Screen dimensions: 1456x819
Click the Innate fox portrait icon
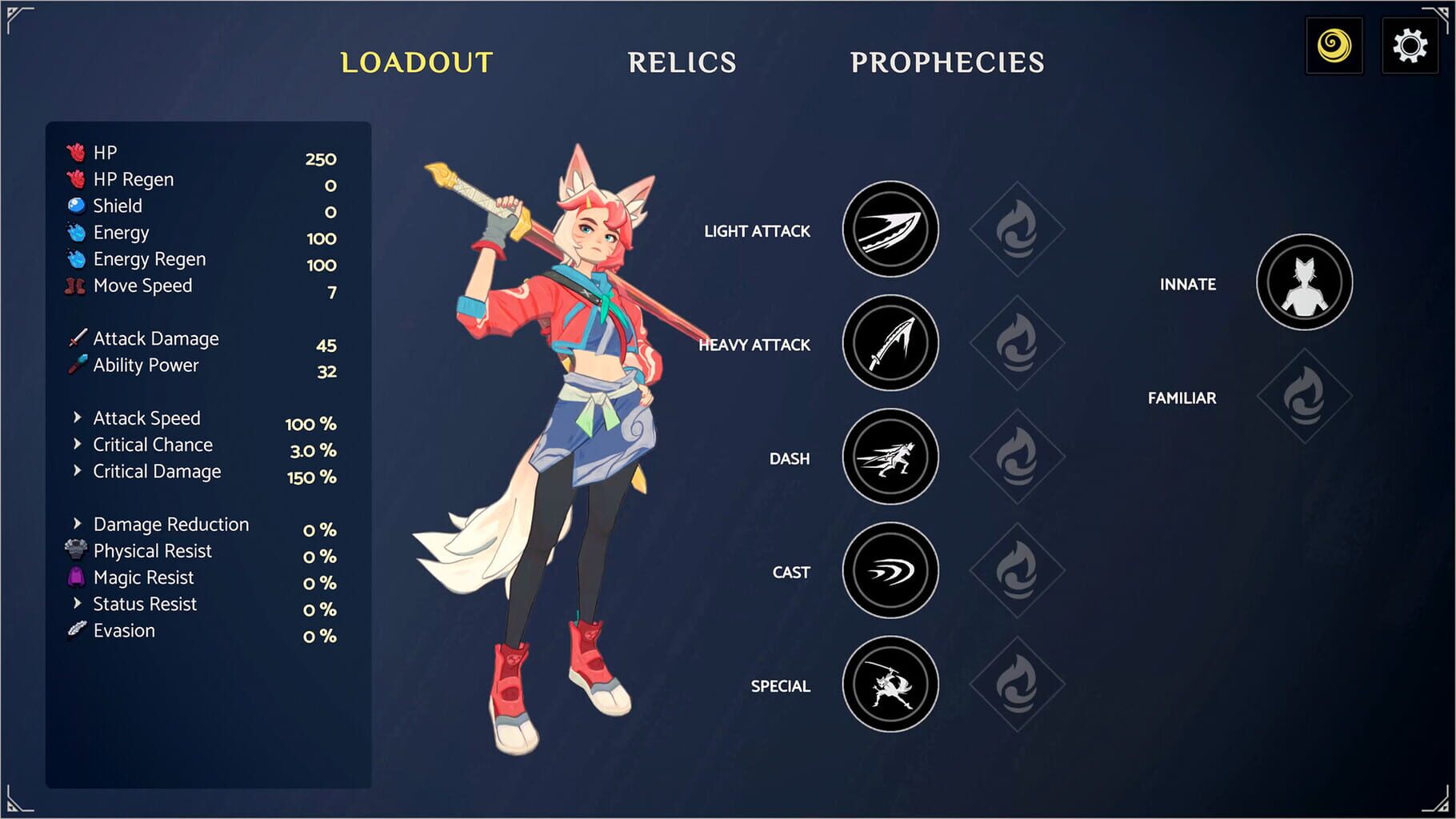click(1303, 283)
